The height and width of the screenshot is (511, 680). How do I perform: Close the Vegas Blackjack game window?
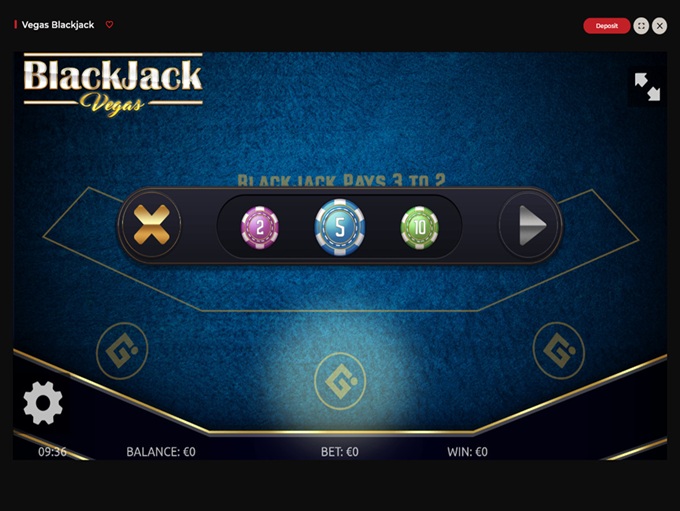(660, 26)
